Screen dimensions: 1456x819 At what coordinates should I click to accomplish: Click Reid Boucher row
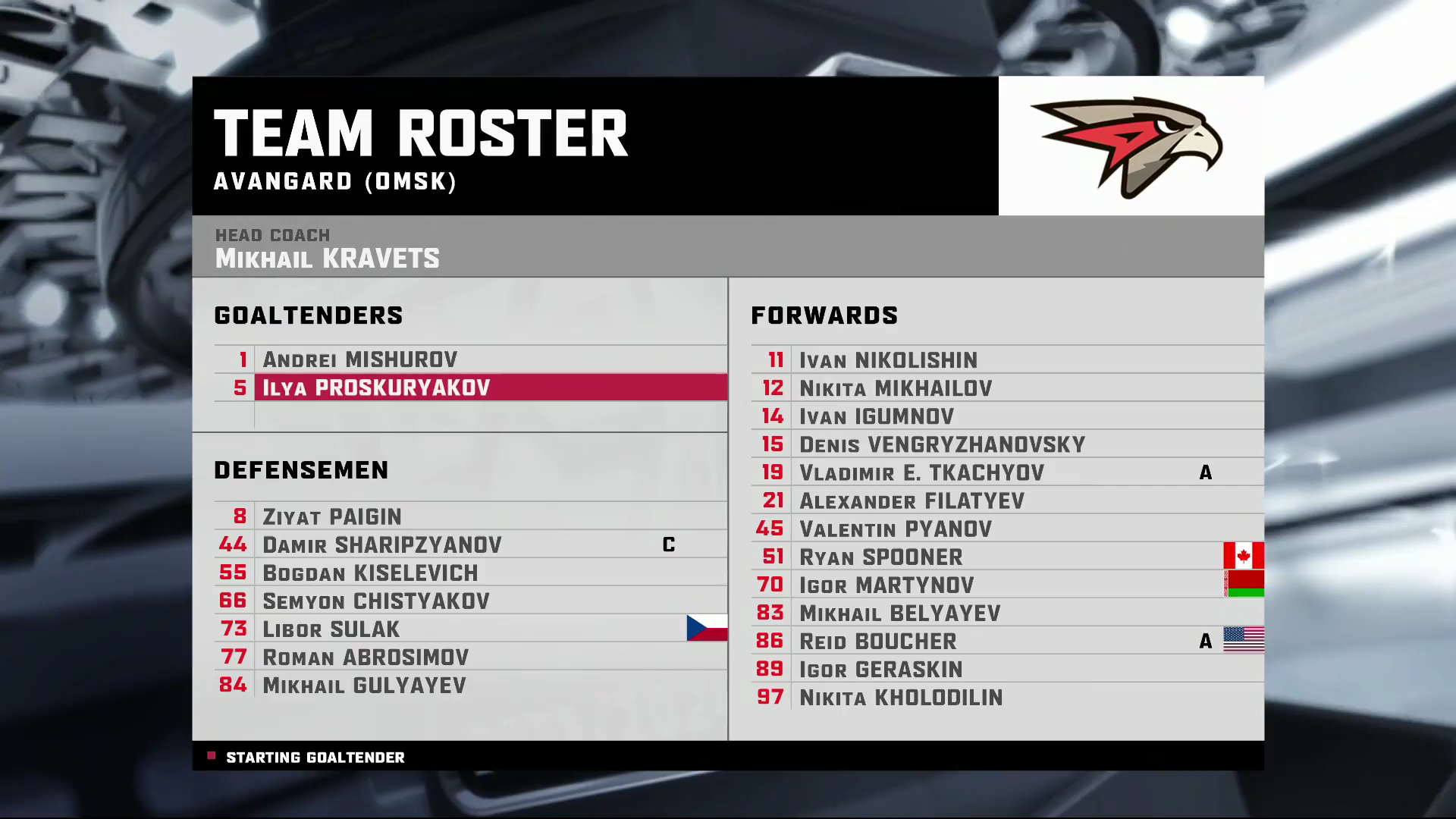tap(878, 641)
